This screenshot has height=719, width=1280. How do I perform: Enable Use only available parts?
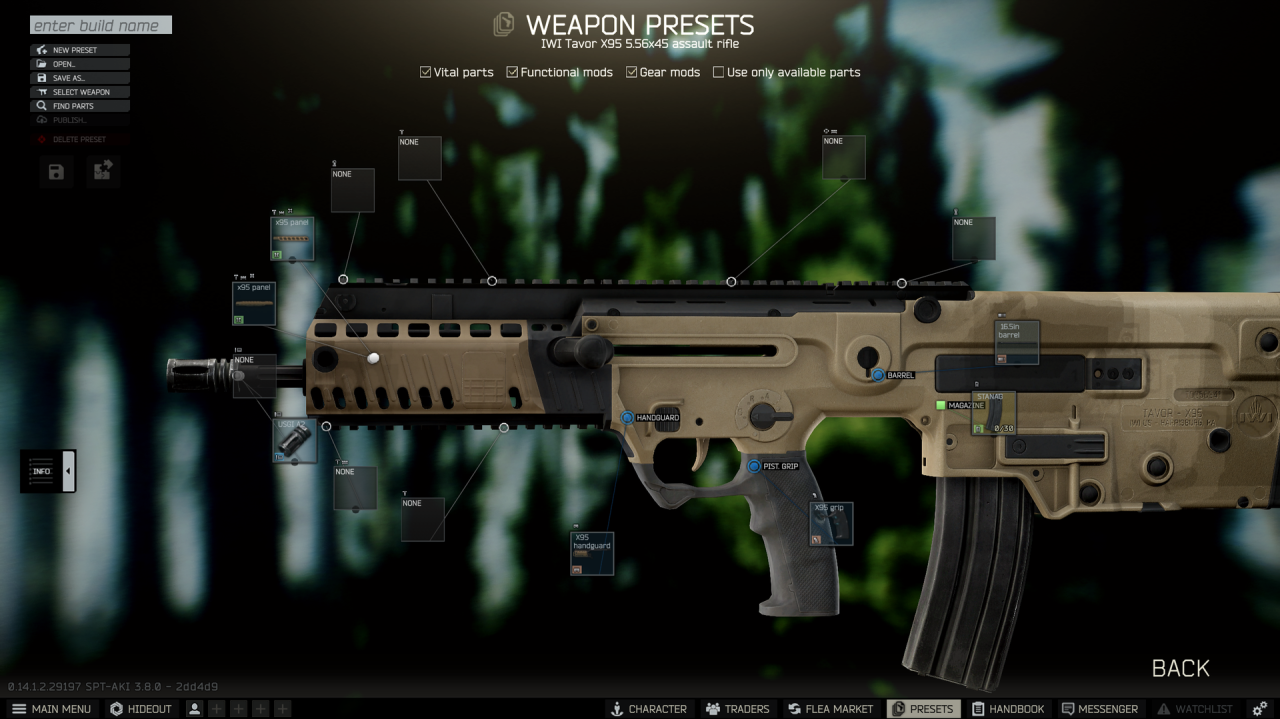pos(718,72)
